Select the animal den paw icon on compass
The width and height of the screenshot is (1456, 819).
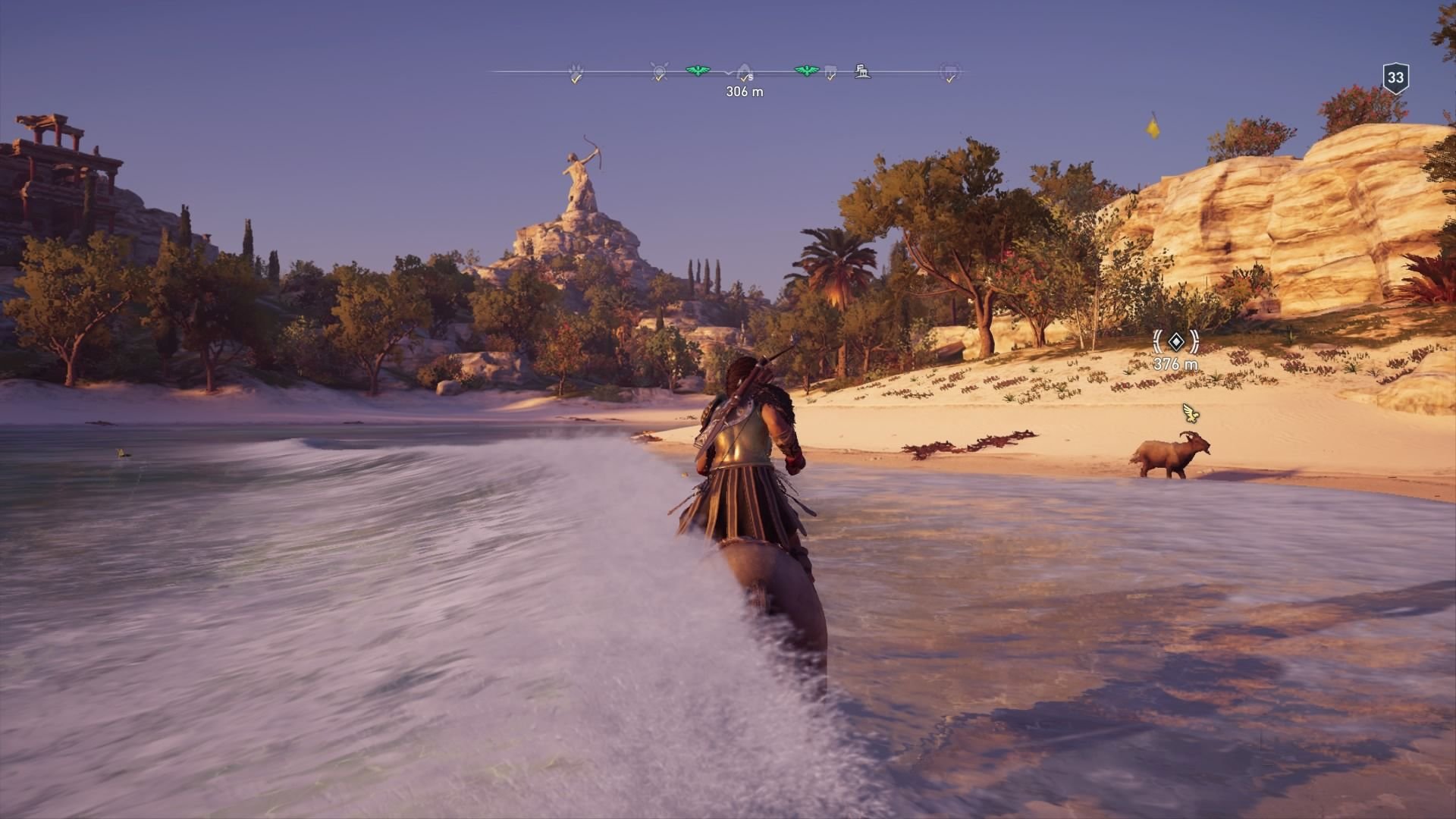[576, 67]
